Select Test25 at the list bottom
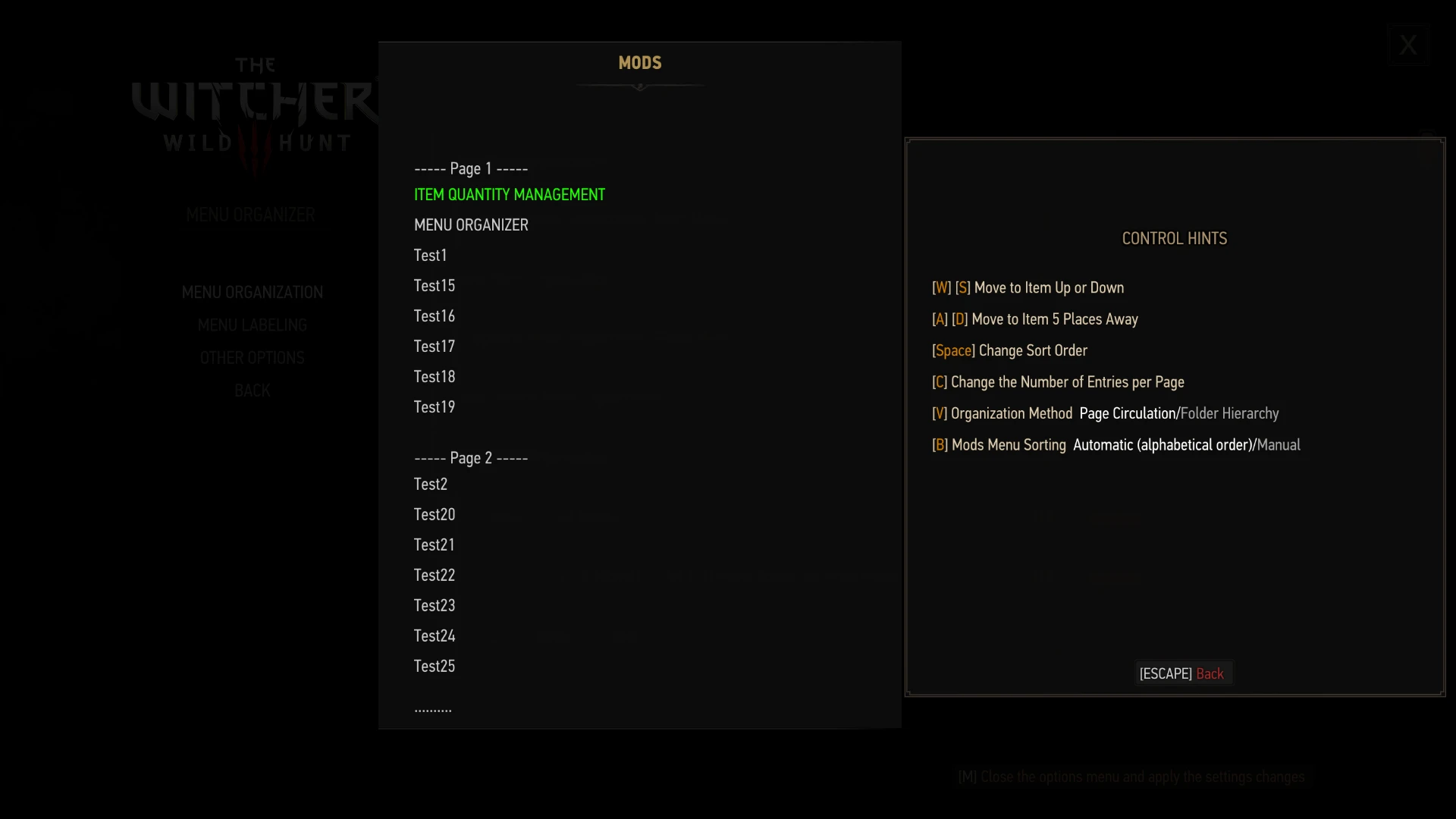The height and width of the screenshot is (819, 1456). click(x=434, y=666)
